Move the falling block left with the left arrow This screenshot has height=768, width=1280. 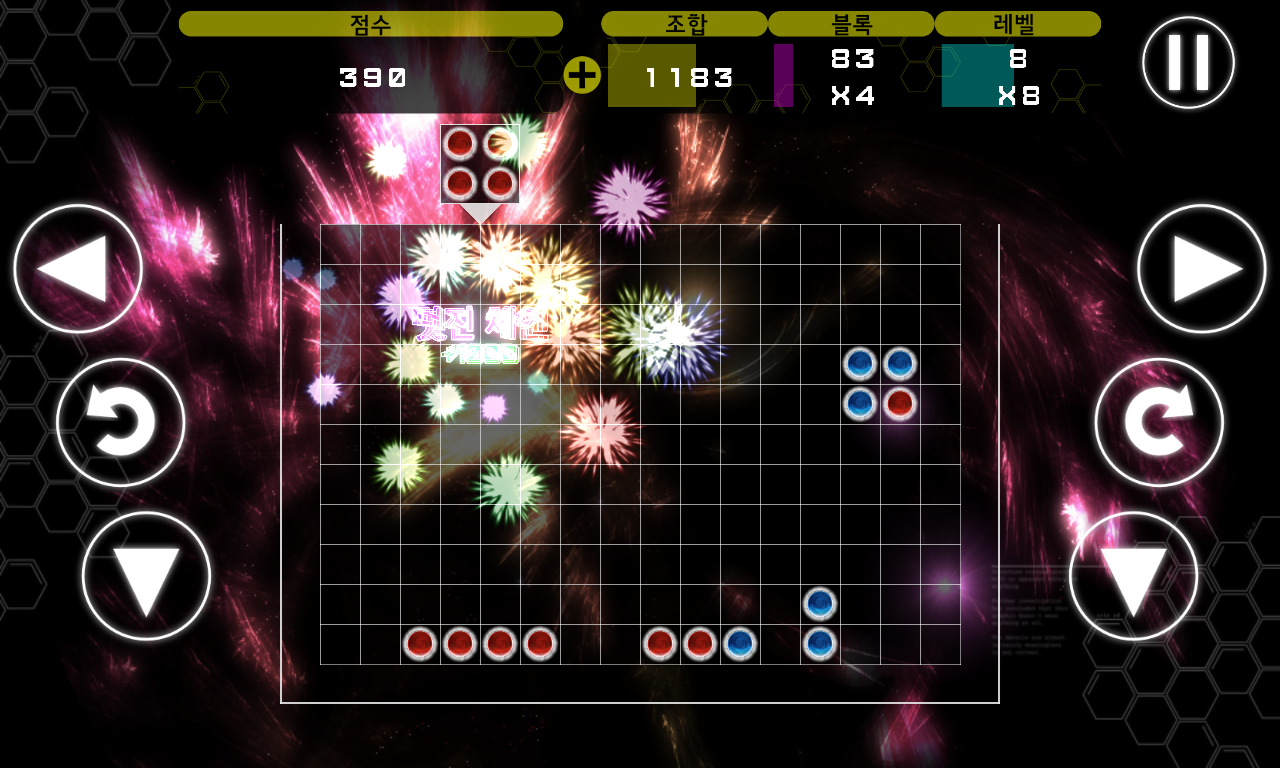[78, 268]
